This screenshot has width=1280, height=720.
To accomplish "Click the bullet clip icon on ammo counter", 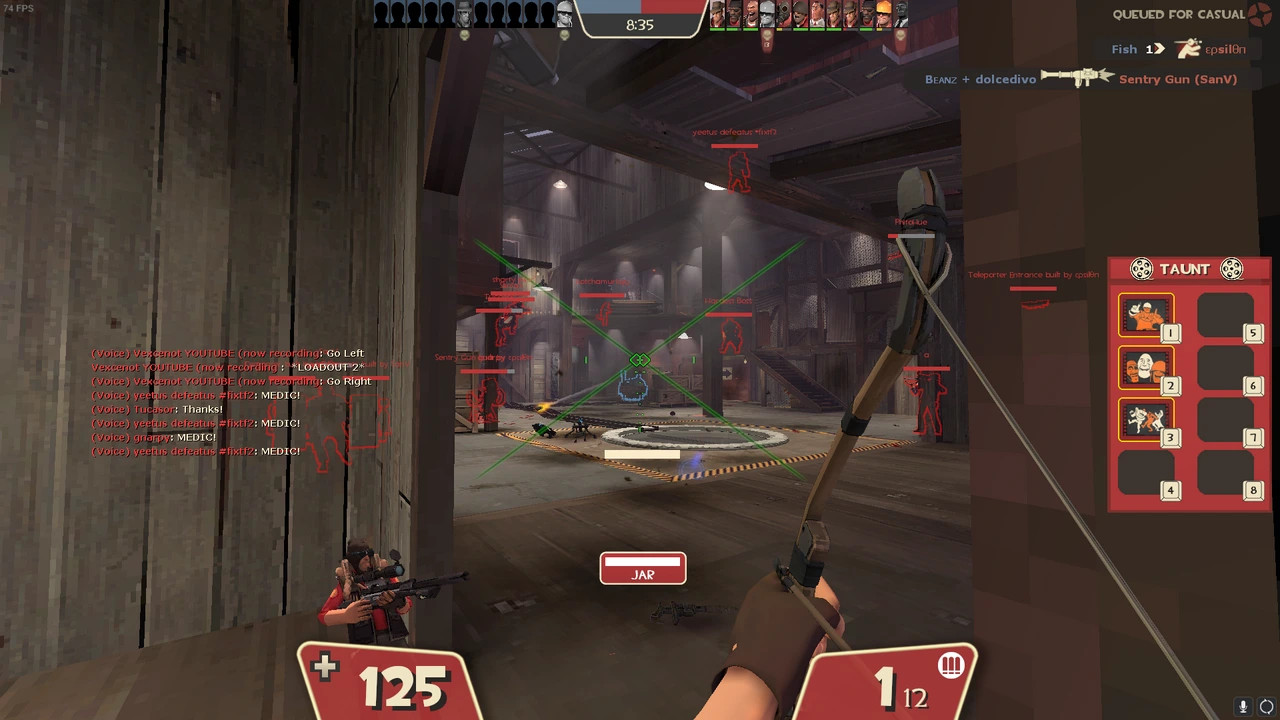I will 950,665.
